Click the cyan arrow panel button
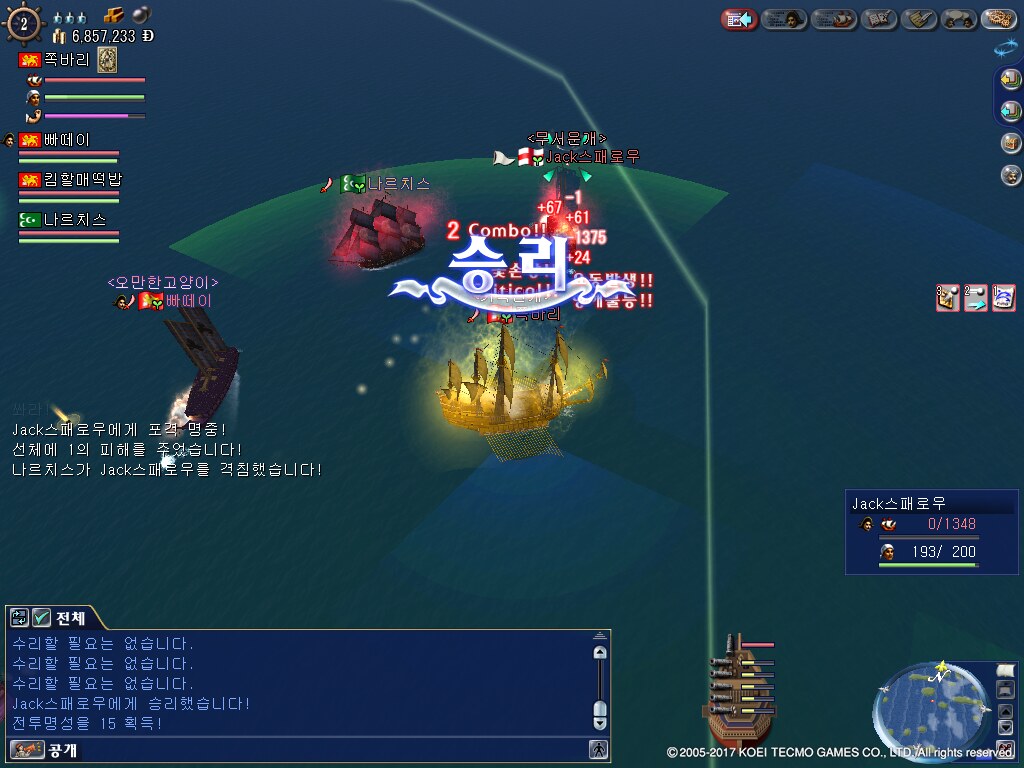The image size is (1024, 768). click(1011, 110)
